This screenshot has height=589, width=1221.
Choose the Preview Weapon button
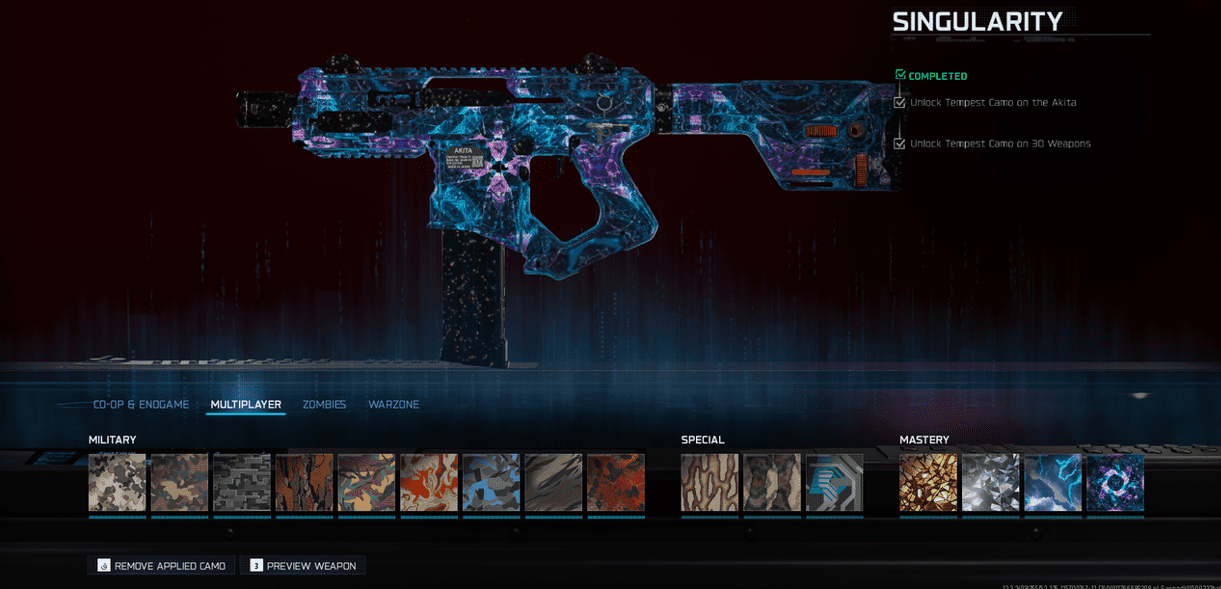pyautogui.click(x=303, y=566)
